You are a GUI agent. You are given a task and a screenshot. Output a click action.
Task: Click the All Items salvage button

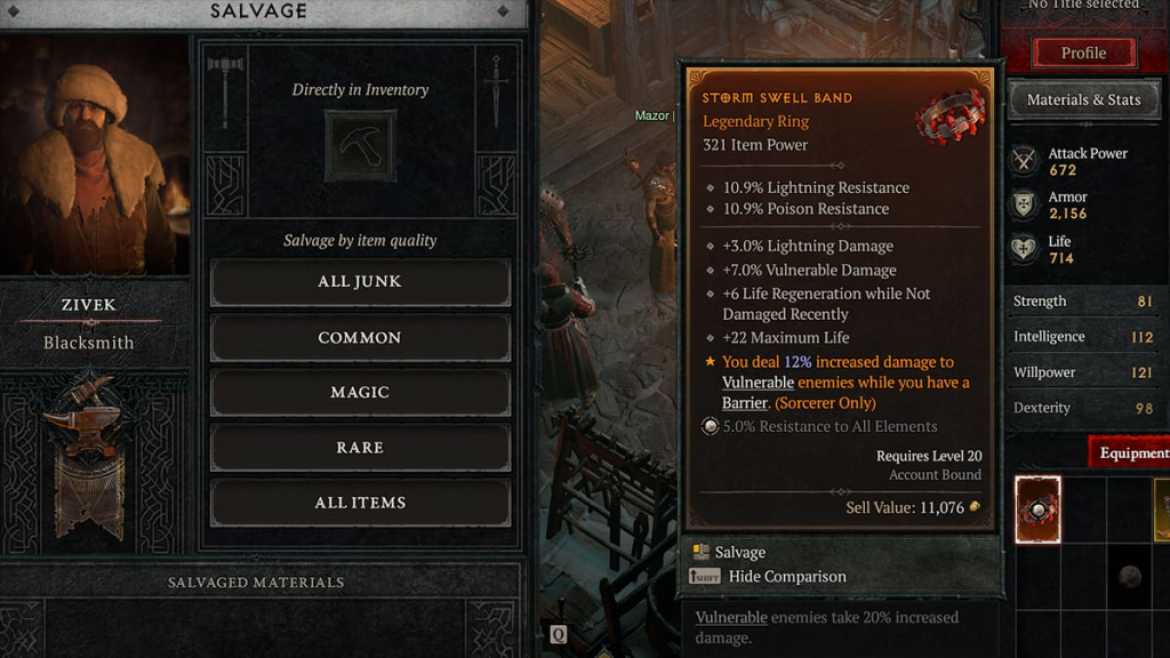[360, 503]
